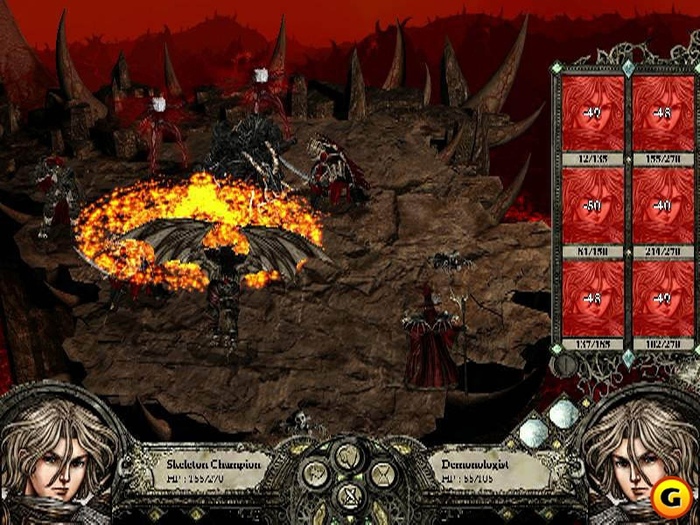
Task: Click the small round button under the unit panel
Action: pos(564,364)
